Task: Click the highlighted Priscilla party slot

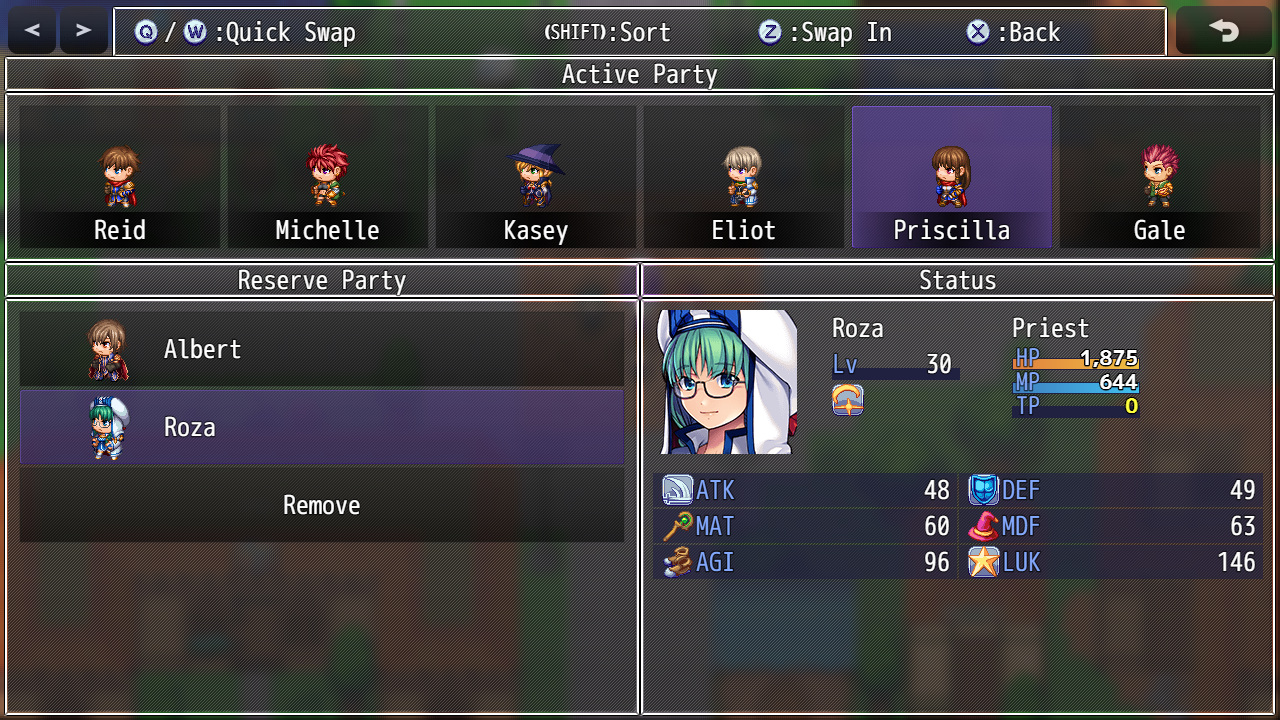Action: [951, 178]
